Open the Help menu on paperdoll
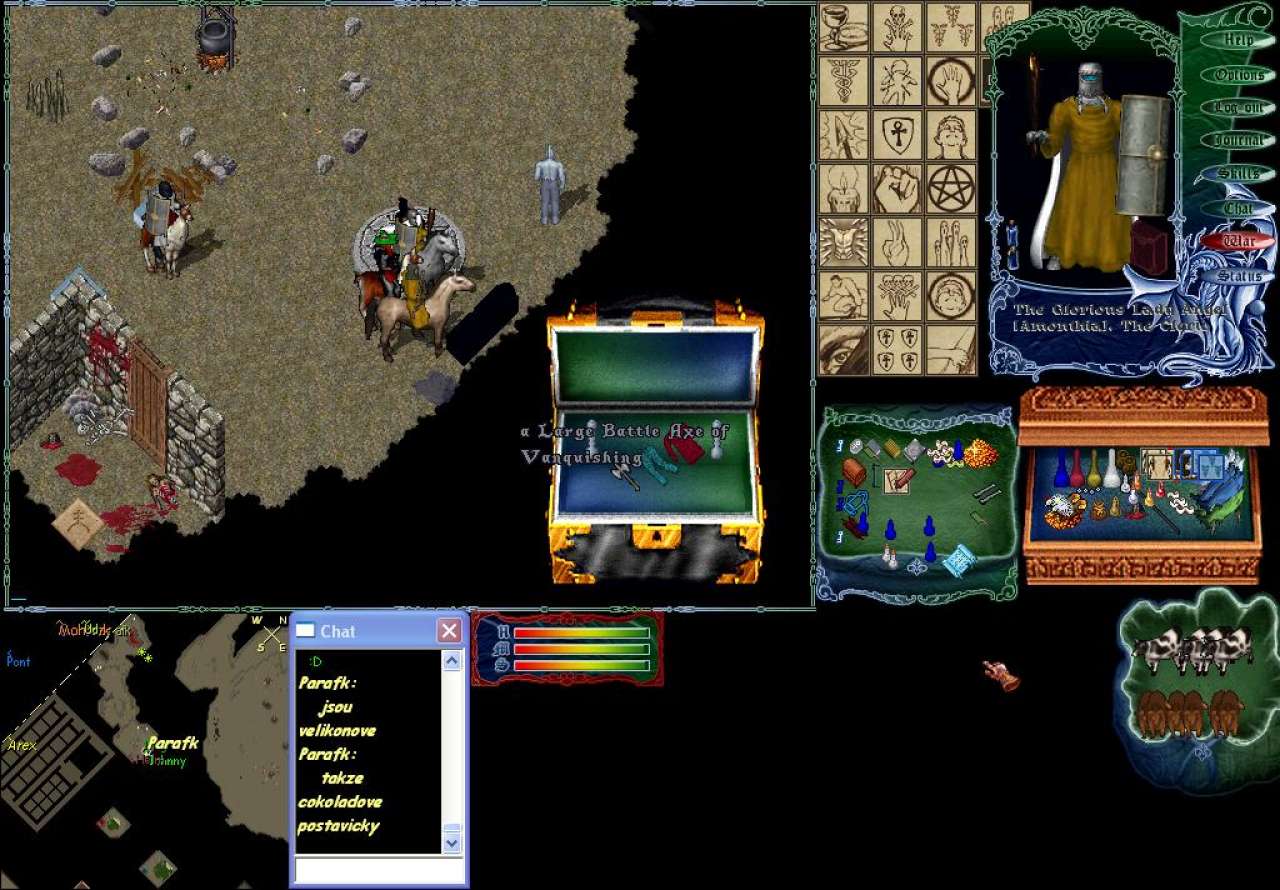 pos(1238,41)
